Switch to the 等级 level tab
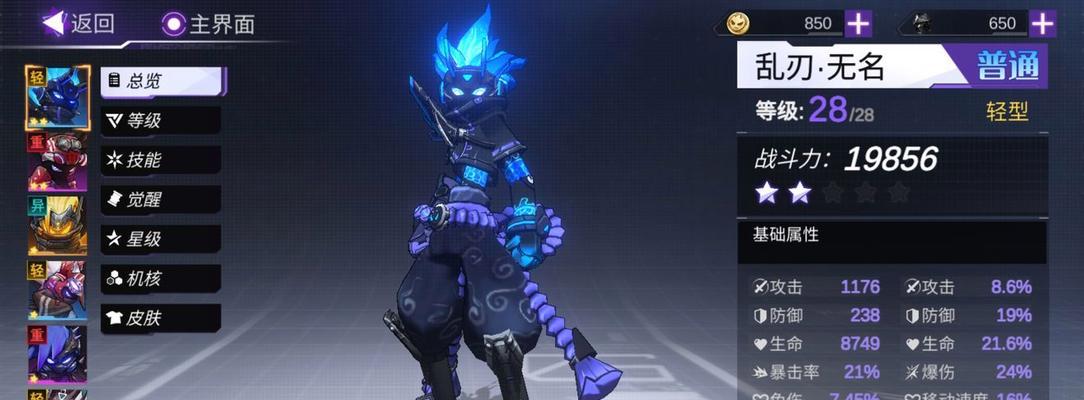Image resolution: width=1084 pixels, height=400 pixels. pyautogui.click(x=161, y=121)
